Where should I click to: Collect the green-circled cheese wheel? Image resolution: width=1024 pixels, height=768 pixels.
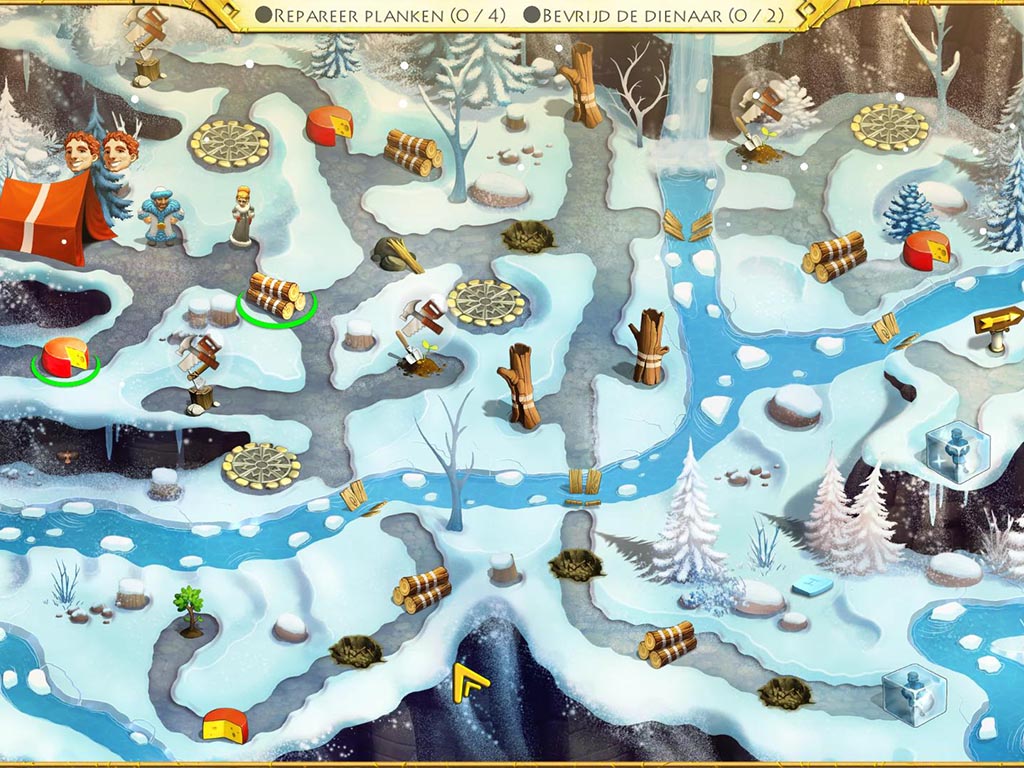[x=65, y=358]
